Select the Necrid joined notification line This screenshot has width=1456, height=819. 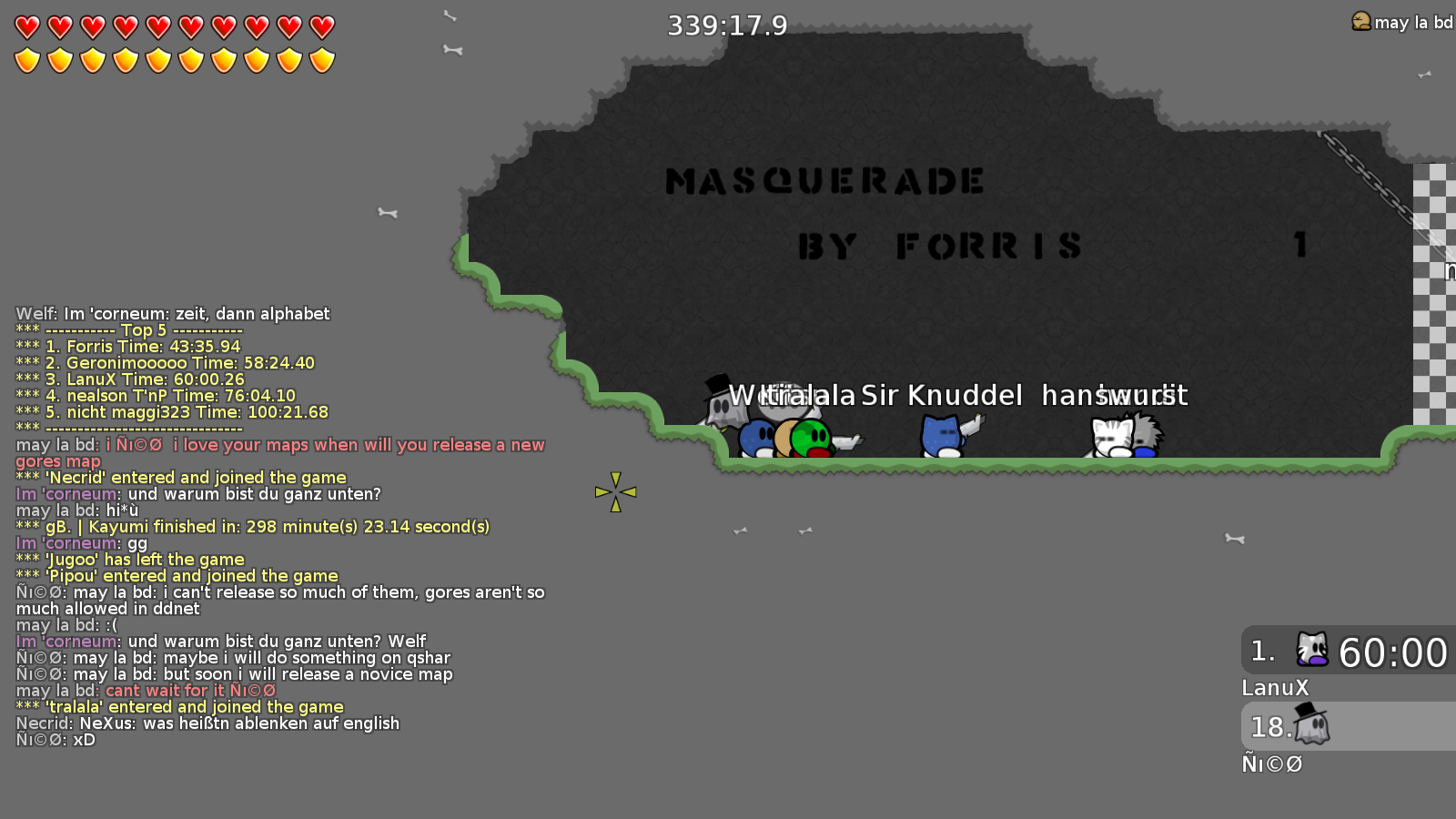(179, 477)
